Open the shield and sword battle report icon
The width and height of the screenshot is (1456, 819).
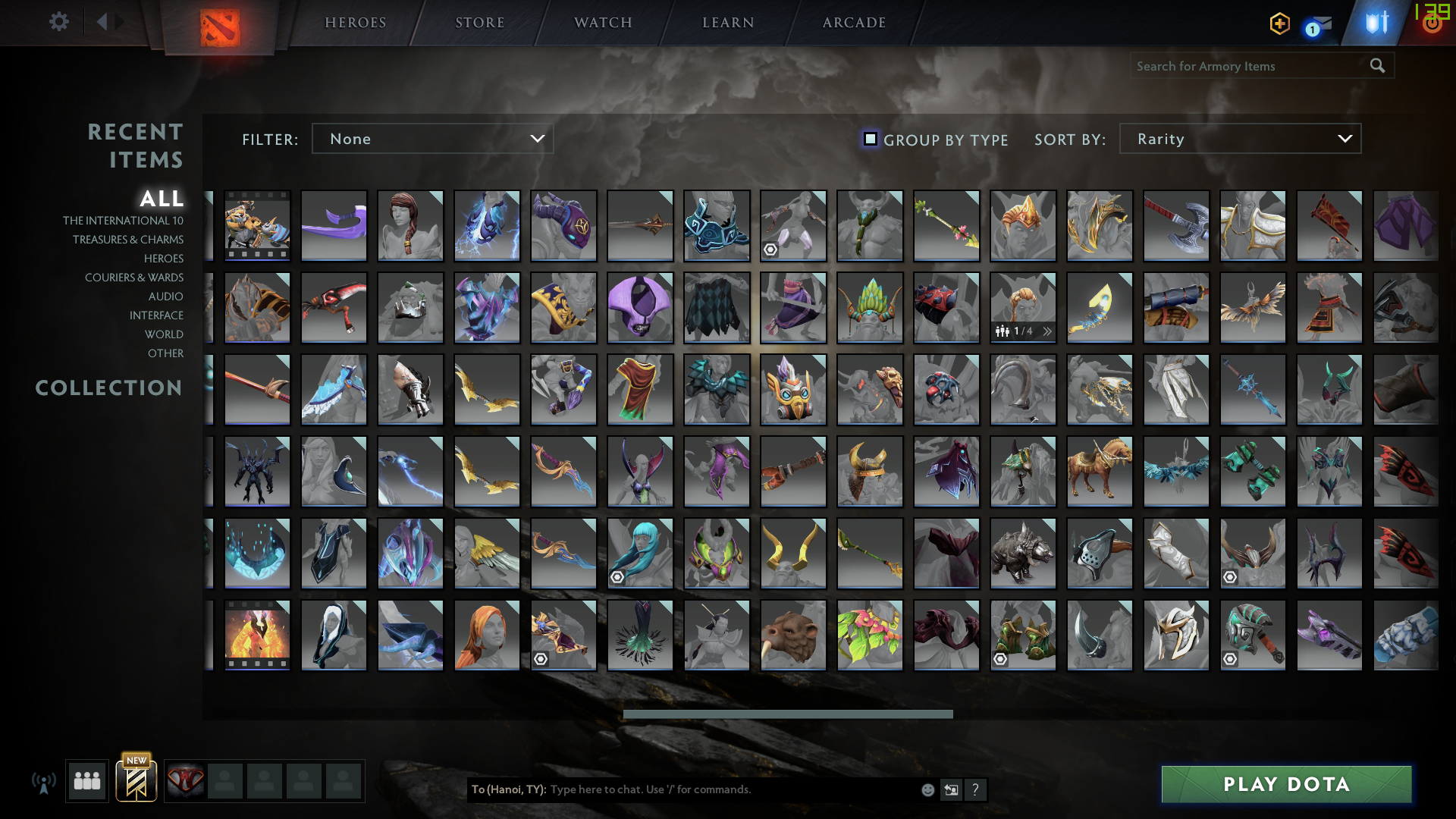coord(1376,23)
